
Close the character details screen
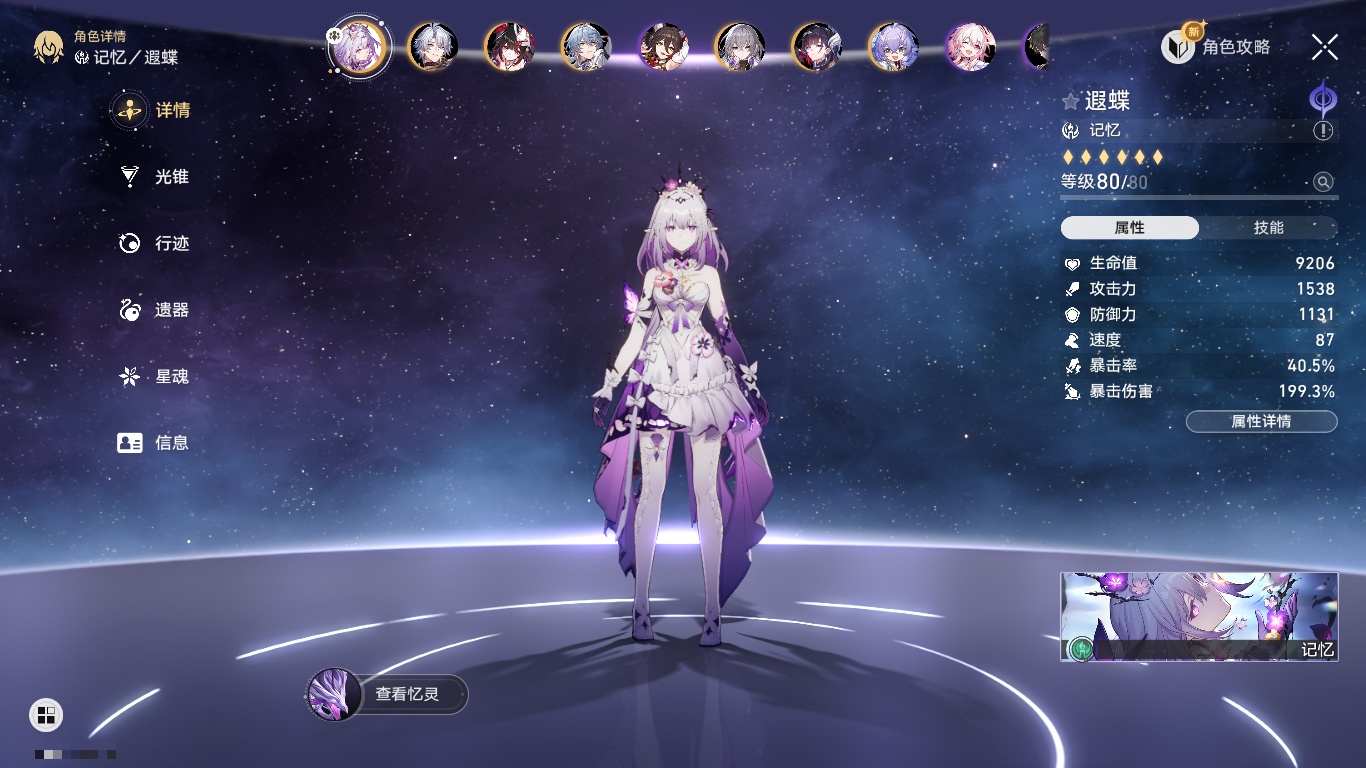(x=1325, y=46)
